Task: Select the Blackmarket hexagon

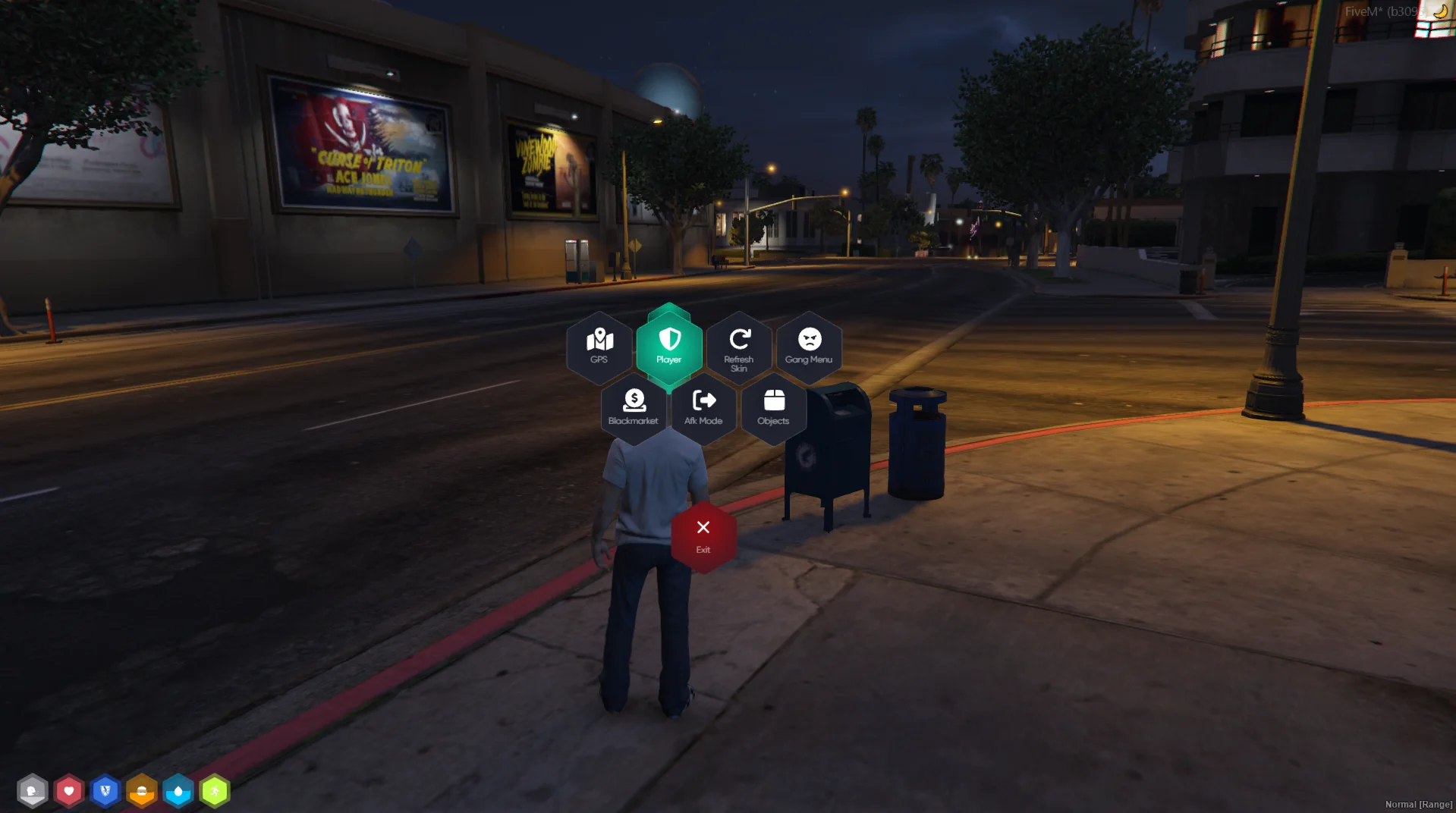Action: click(x=634, y=408)
